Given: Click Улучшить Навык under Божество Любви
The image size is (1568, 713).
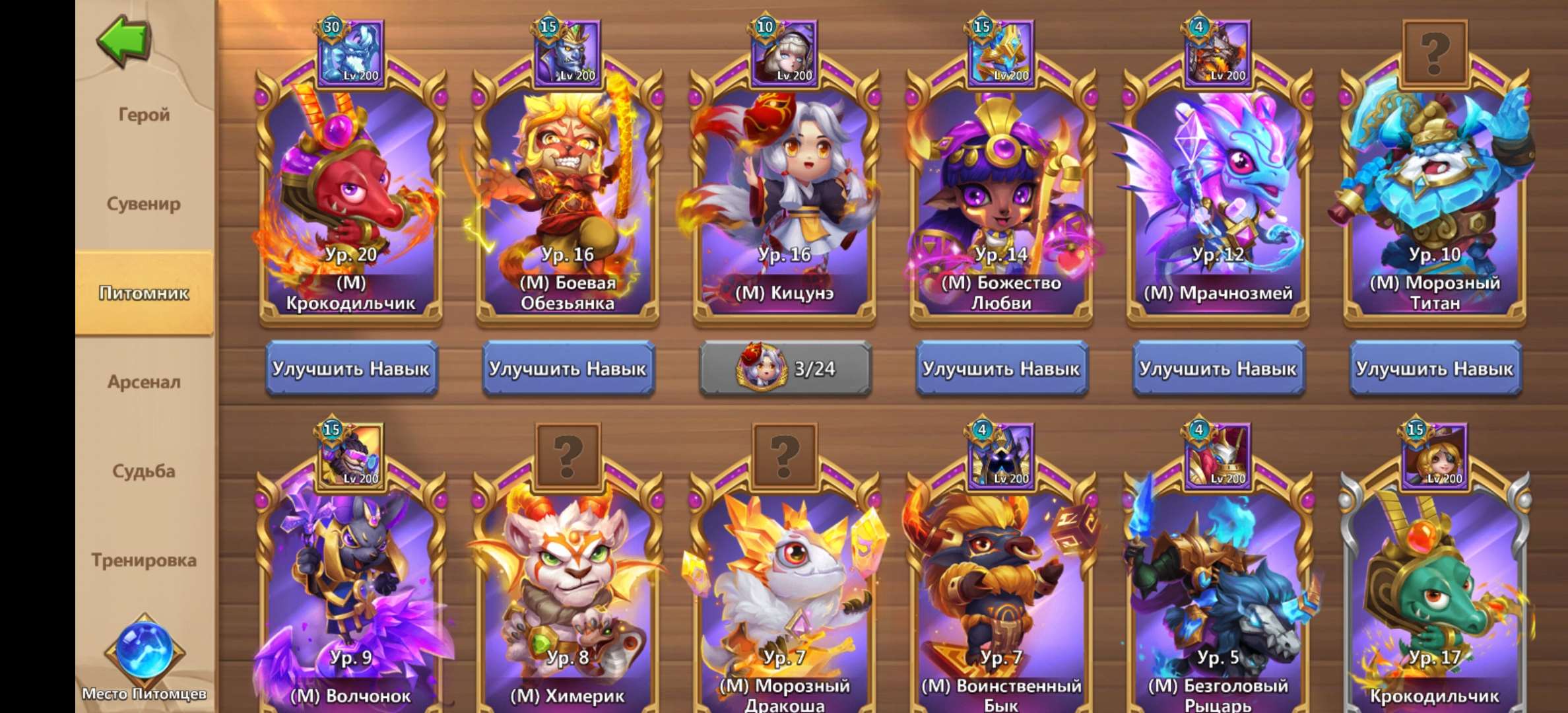Looking at the screenshot, I should 1002,370.
